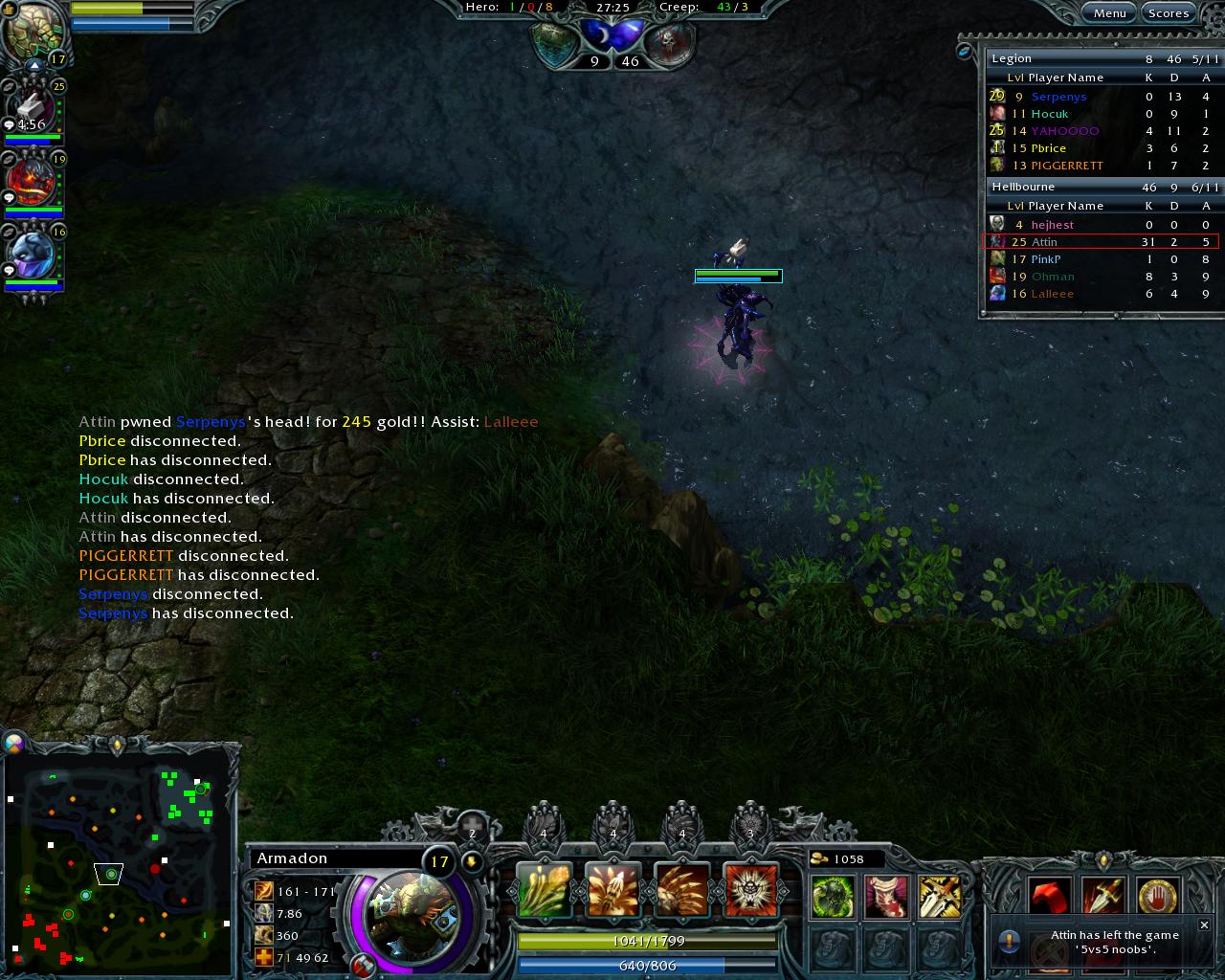Click the gold coin icon next to 1058
The width and height of the screenshot is (1225, 980).
tap(818, 858)
